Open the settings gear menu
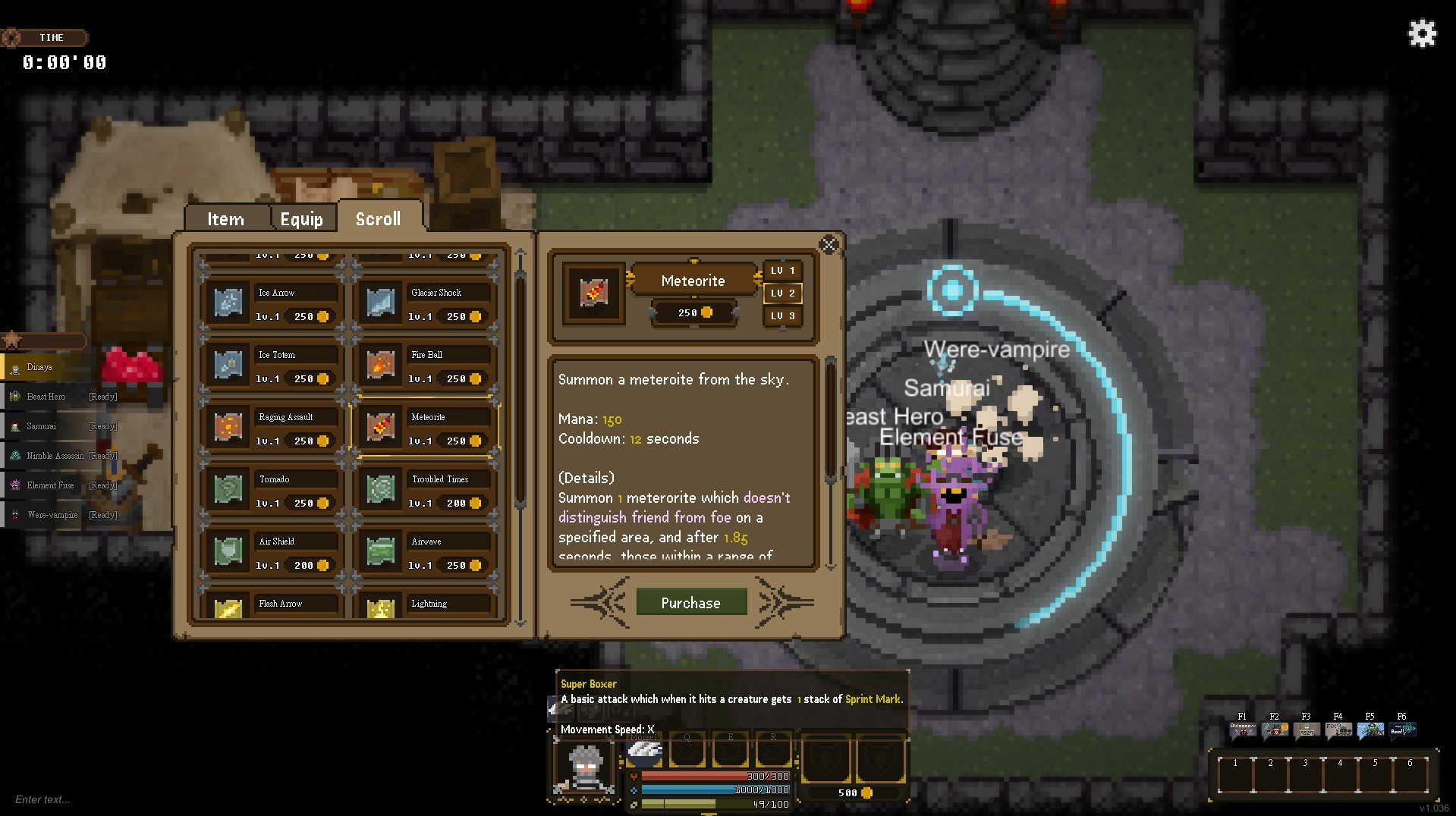Screen dimensions: 1456x816 (x=1422, y=33)
